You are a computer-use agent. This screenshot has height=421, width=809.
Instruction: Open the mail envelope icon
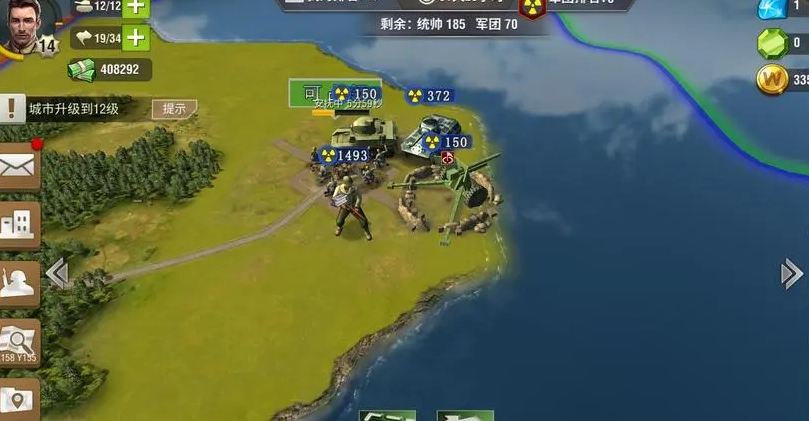pyautogui.click(x=18, y=168)
